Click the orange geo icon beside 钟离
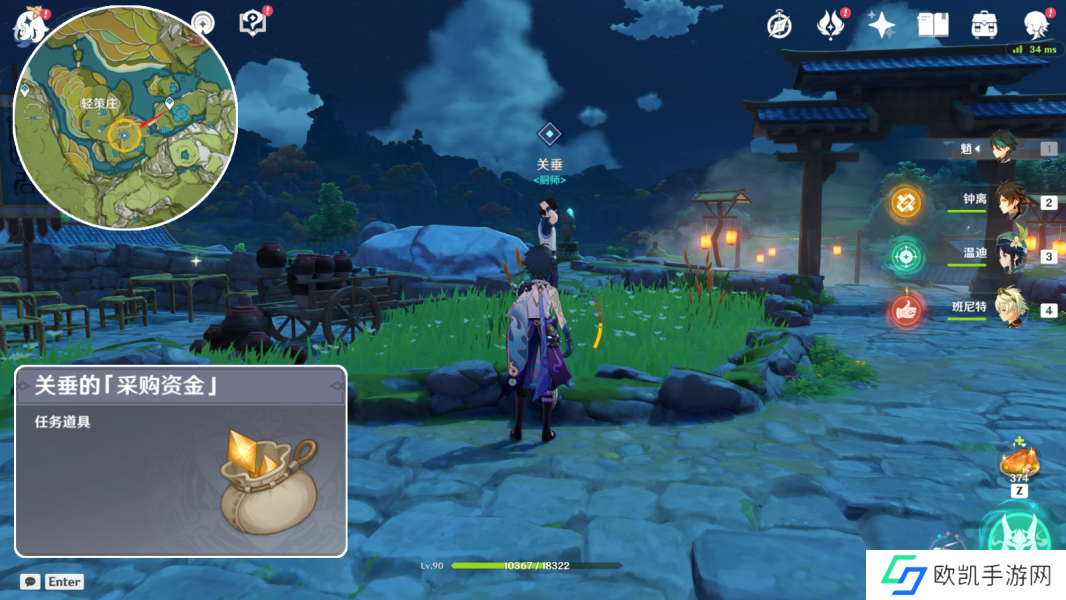The width and height of the screenshot is (1066, 600). [x=906, y=202]
